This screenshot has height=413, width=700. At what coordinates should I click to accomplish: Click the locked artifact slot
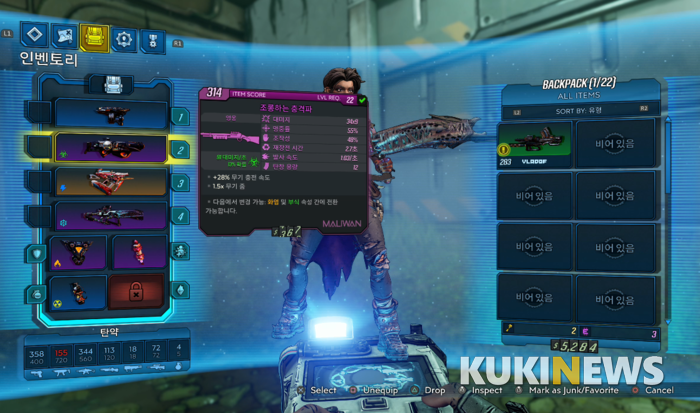[139, 291]
